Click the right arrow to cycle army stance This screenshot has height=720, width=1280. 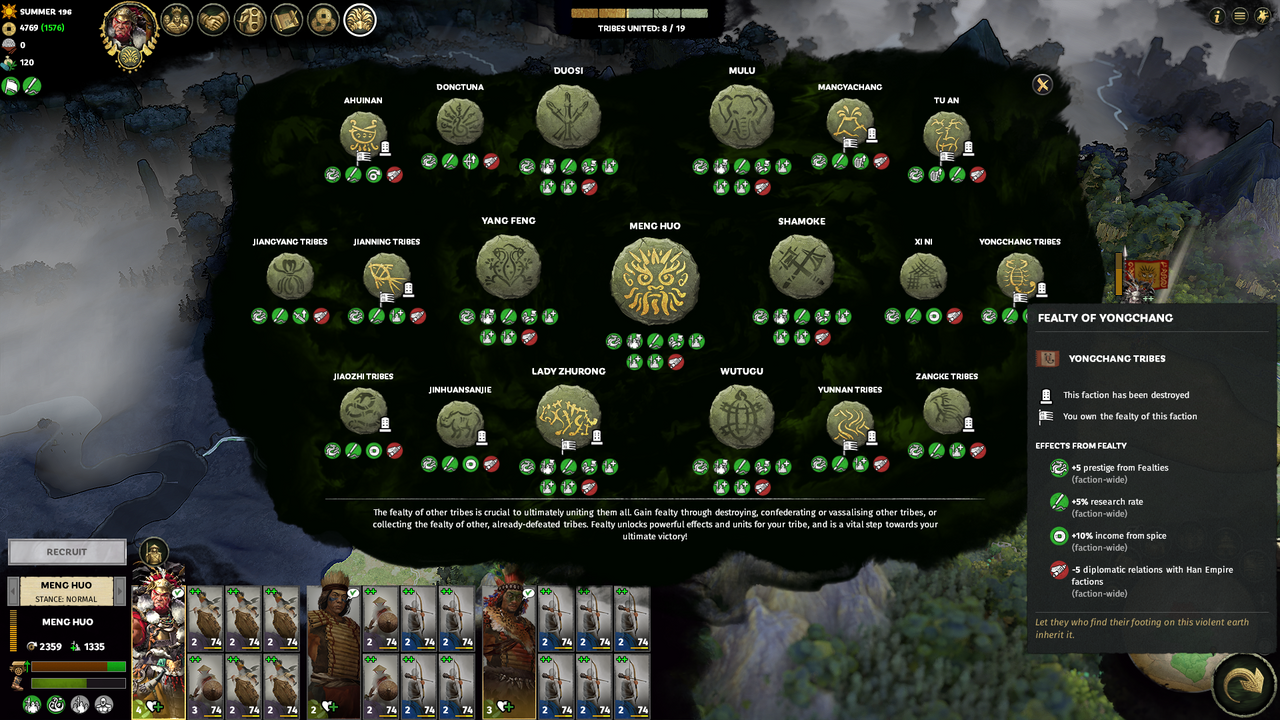pyautogui.click(x=120, y=591)
